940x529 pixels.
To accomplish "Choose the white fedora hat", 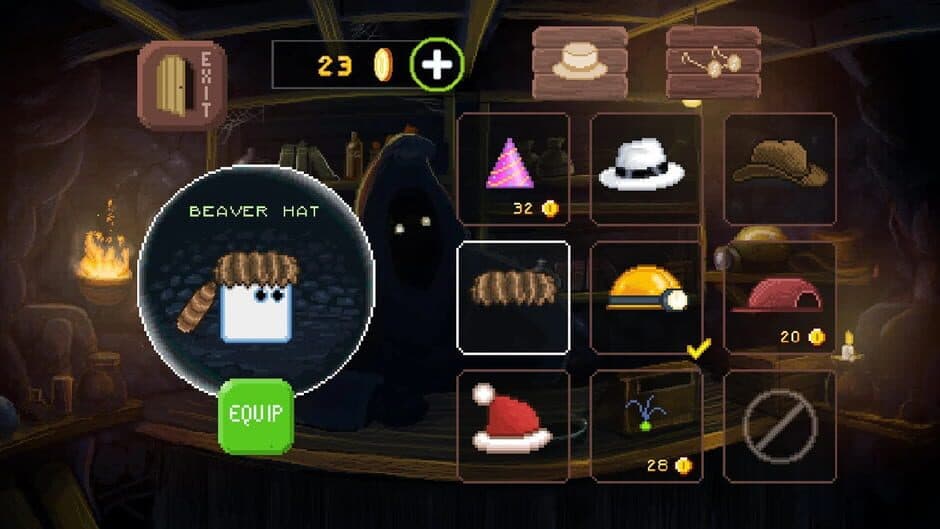I will pos(646,168).
